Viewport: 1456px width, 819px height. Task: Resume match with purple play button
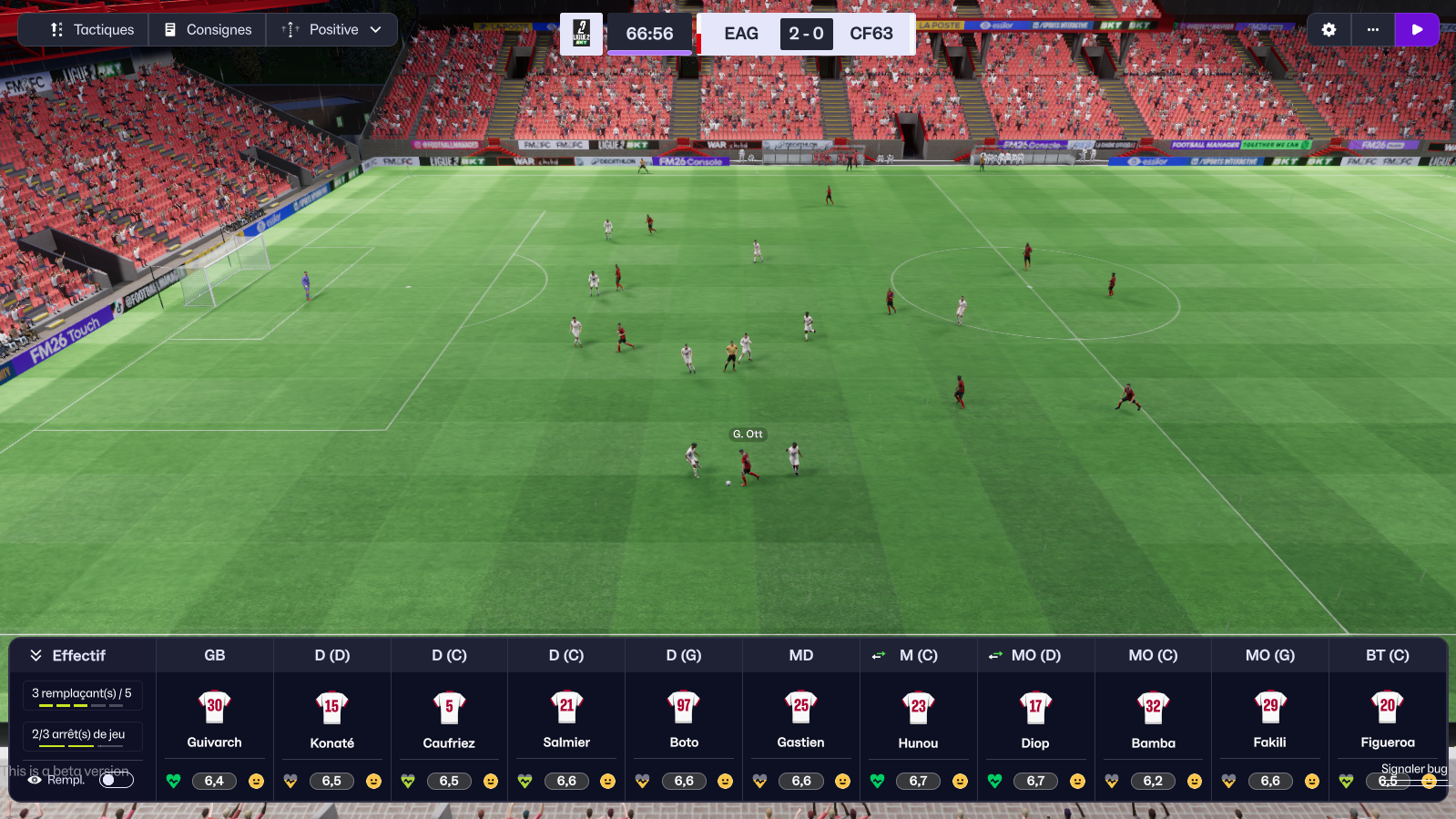(1416, 30)
